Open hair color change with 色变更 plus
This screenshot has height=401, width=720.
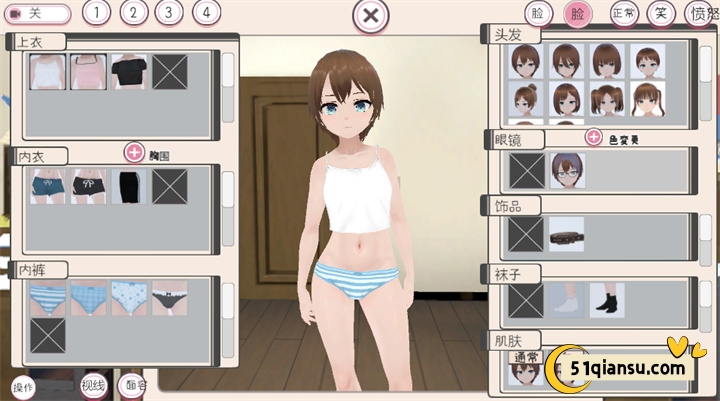tap(594, 137)
